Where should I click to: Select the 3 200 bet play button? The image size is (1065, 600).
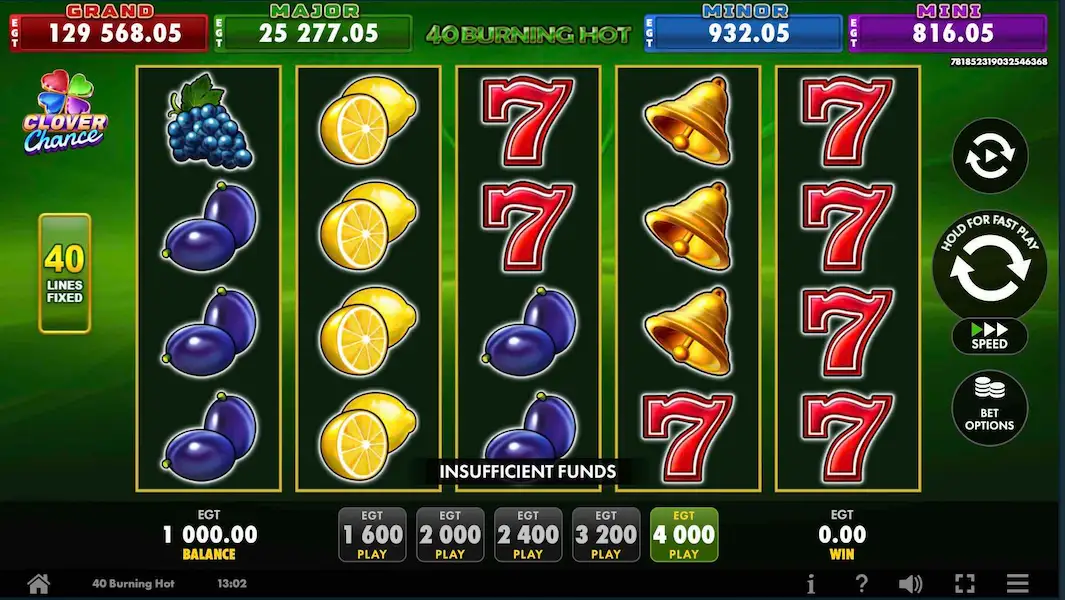coord(606,535)
